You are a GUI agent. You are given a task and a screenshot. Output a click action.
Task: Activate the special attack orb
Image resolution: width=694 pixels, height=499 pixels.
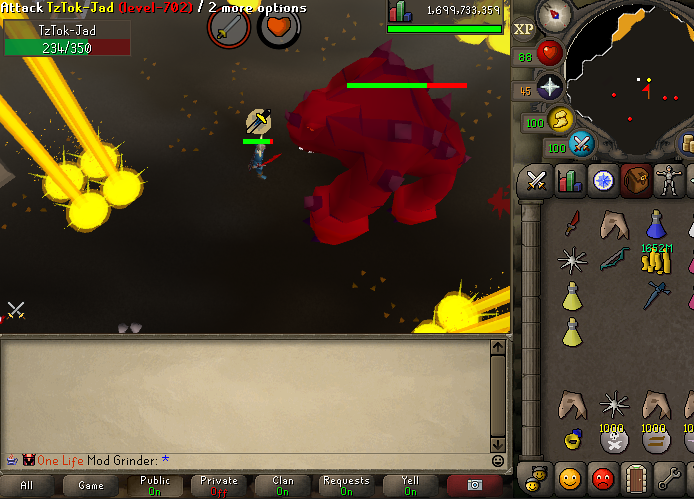(x=581, y=145)
